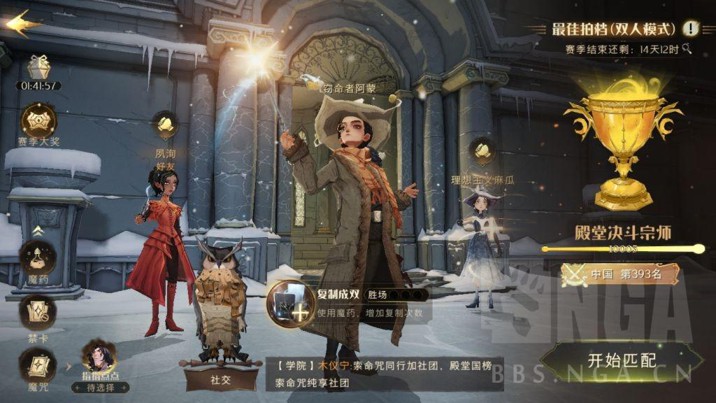
Task: Start matchmaking with 开始匹配
Action: pos(614,359)
